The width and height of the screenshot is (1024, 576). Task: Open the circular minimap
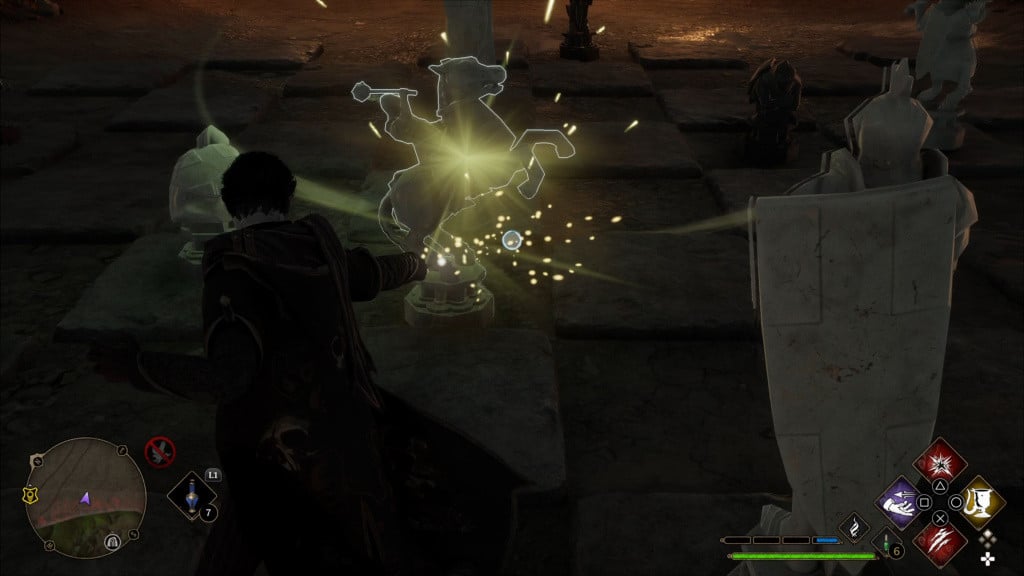85,497
